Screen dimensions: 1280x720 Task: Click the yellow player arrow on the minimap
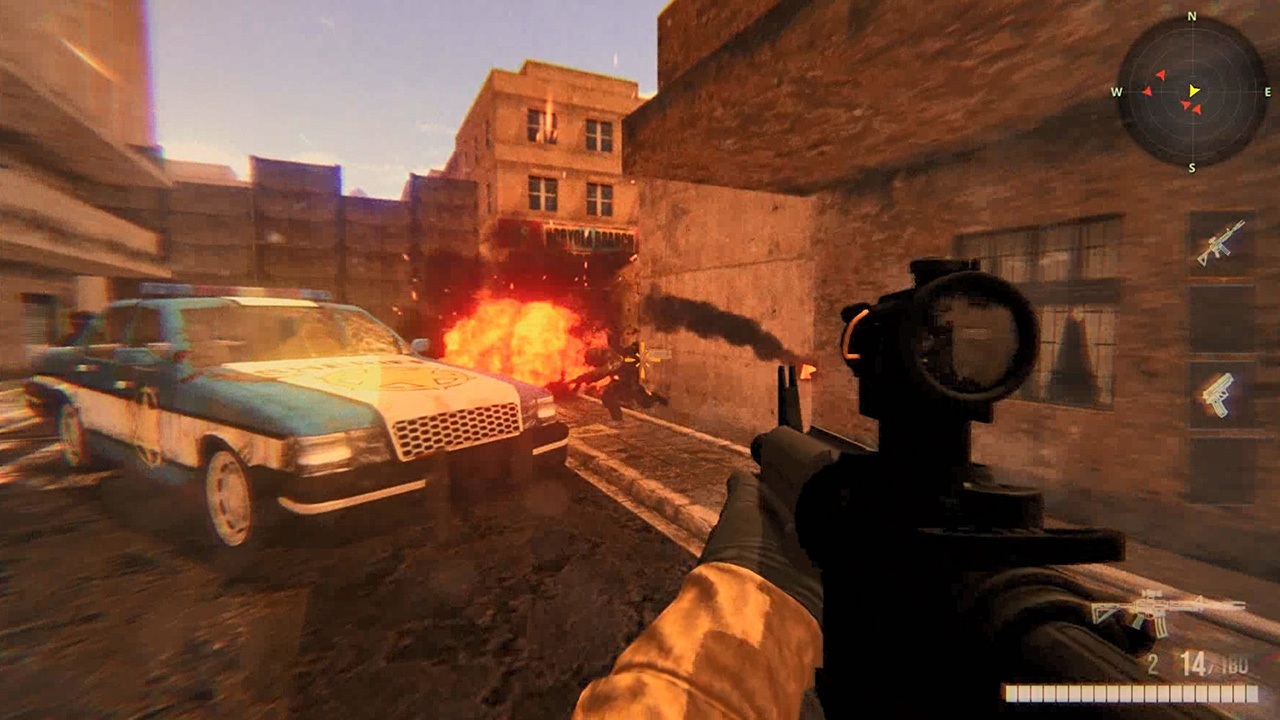(1193, 91)
